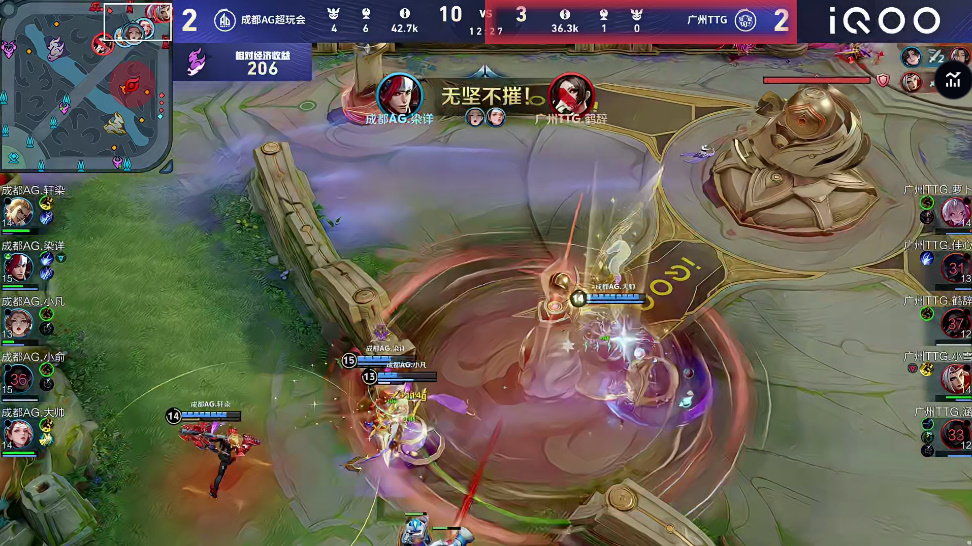The height and width of the screenshot is (546, 972).
Task: Select the 成都AG.小凡 player portrait
Action: [18, 322]
